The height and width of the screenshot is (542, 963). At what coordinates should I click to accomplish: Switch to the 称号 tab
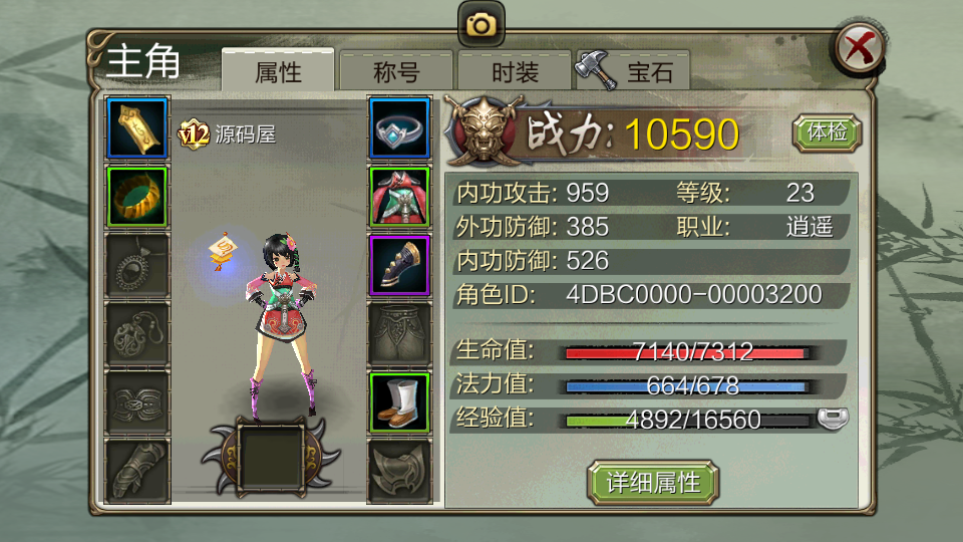(396, 72)
